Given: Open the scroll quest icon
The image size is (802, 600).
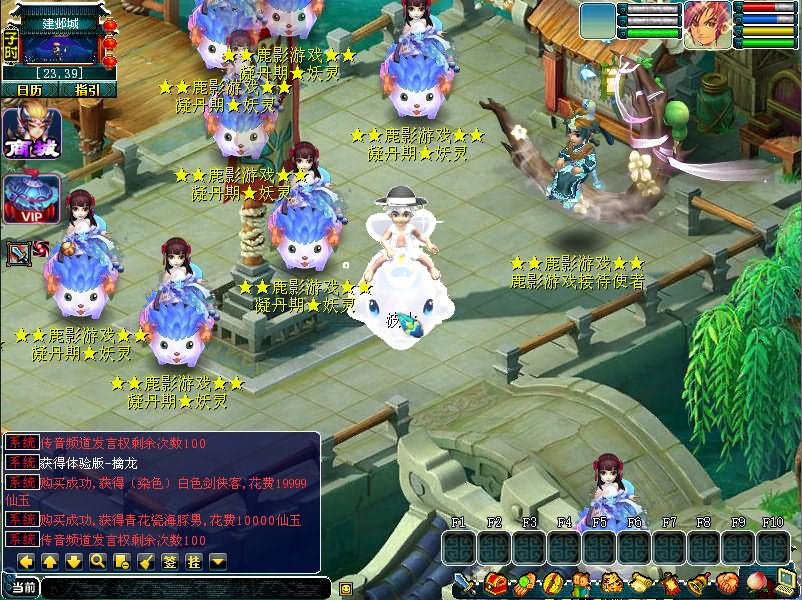Looking at the screenshot, I should [640, 584].
